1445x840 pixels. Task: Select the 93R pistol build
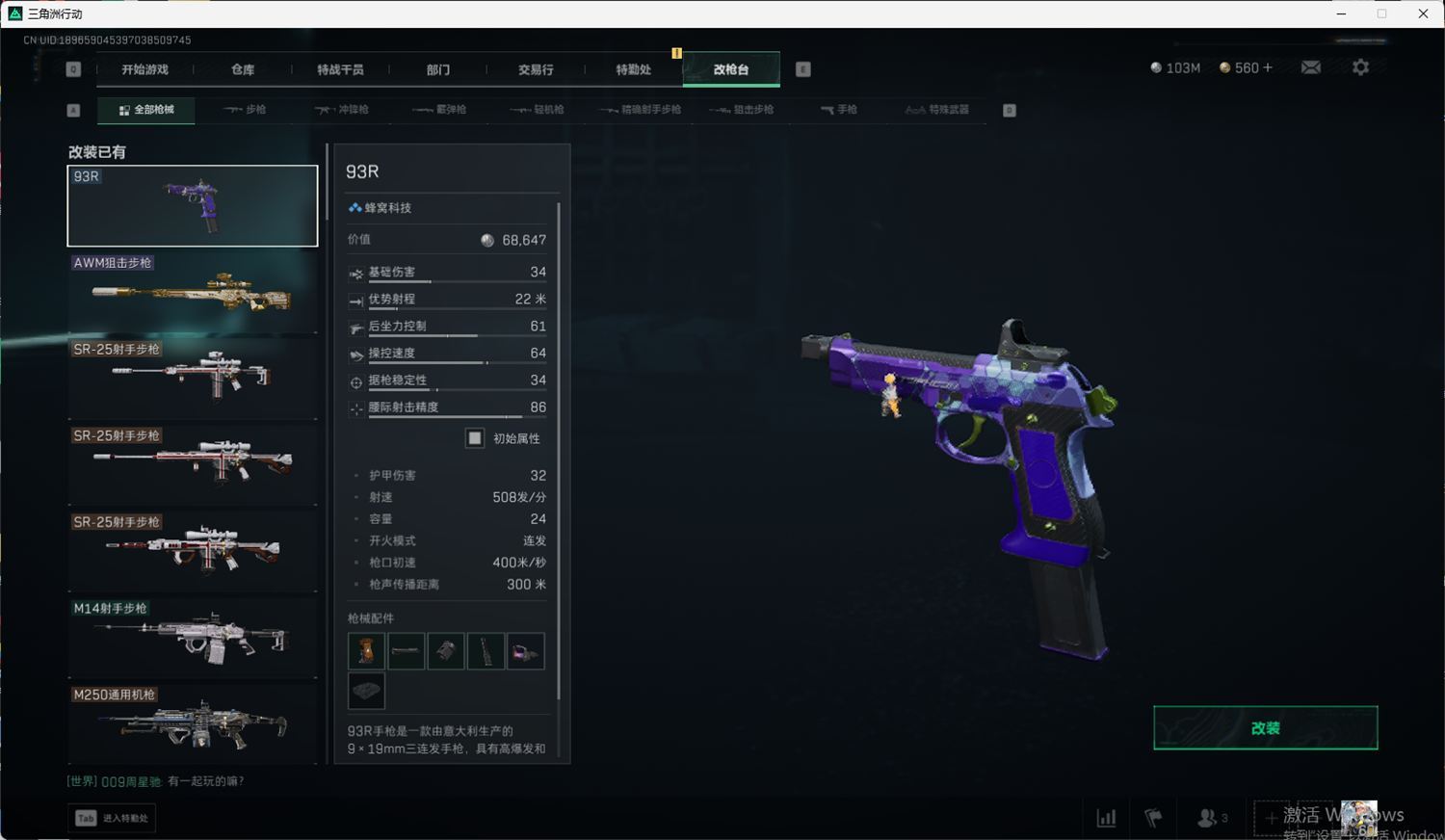[x=193, y=205]
